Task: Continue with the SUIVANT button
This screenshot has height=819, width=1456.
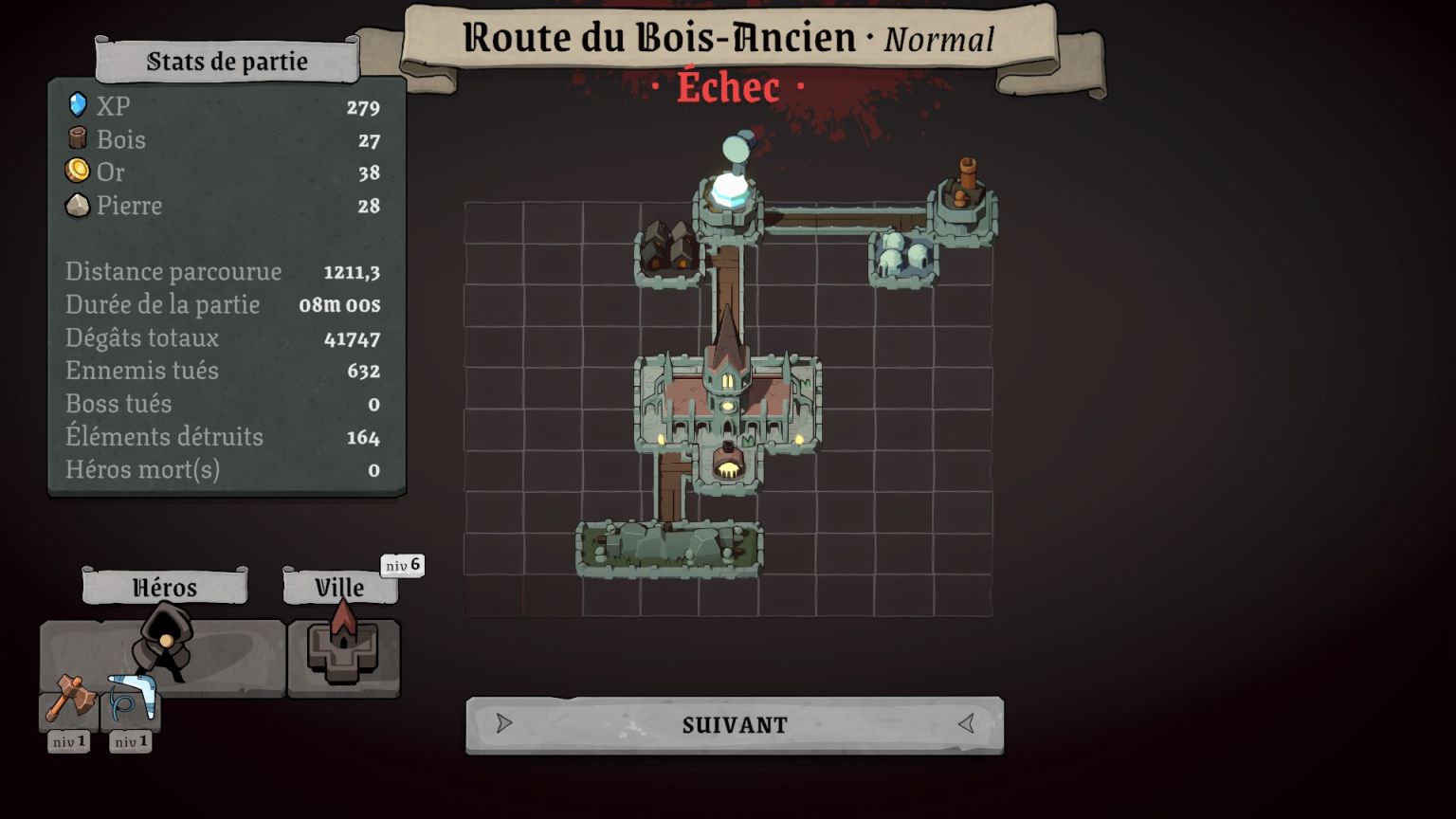Action: (735, 725)
